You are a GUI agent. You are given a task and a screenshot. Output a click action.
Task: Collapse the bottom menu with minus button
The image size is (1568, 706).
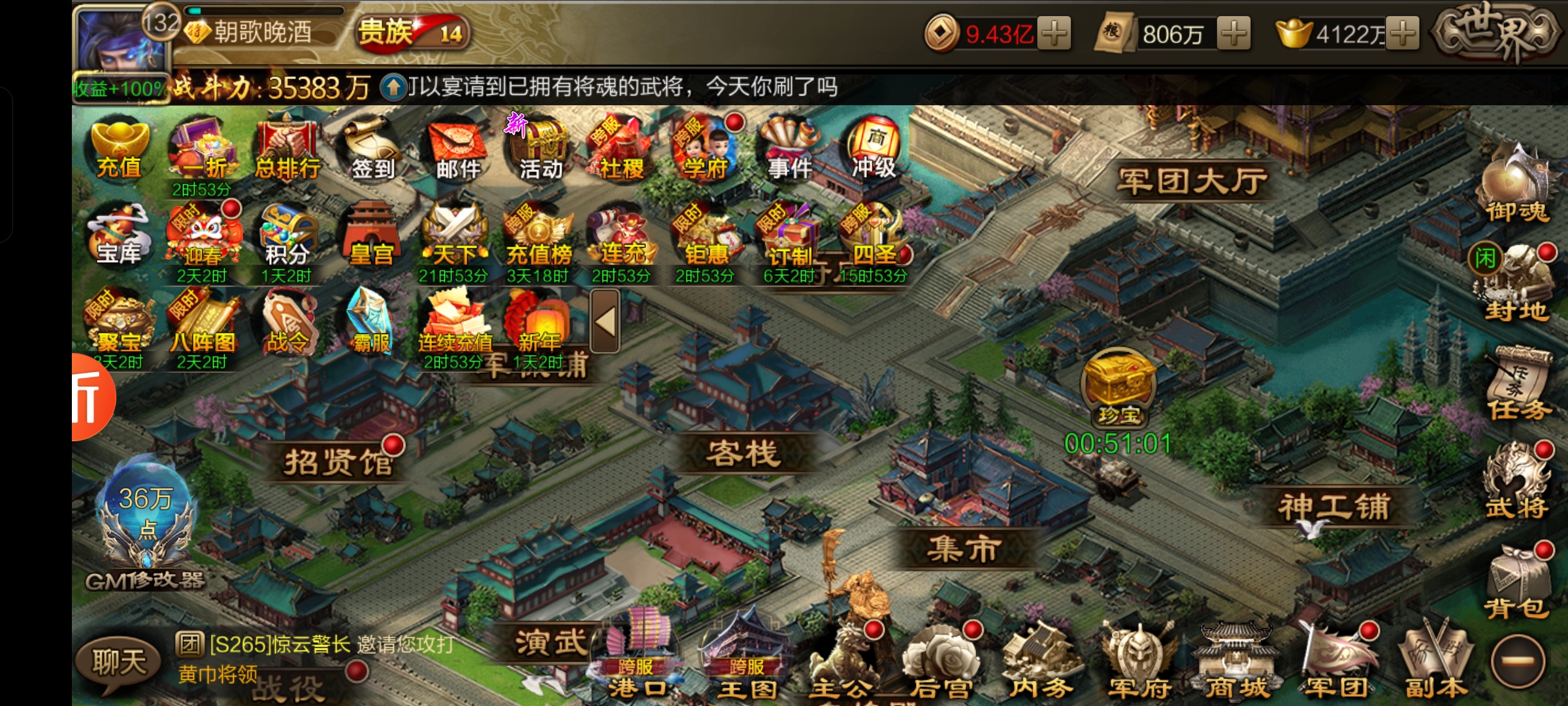(x=1518, y=662)
